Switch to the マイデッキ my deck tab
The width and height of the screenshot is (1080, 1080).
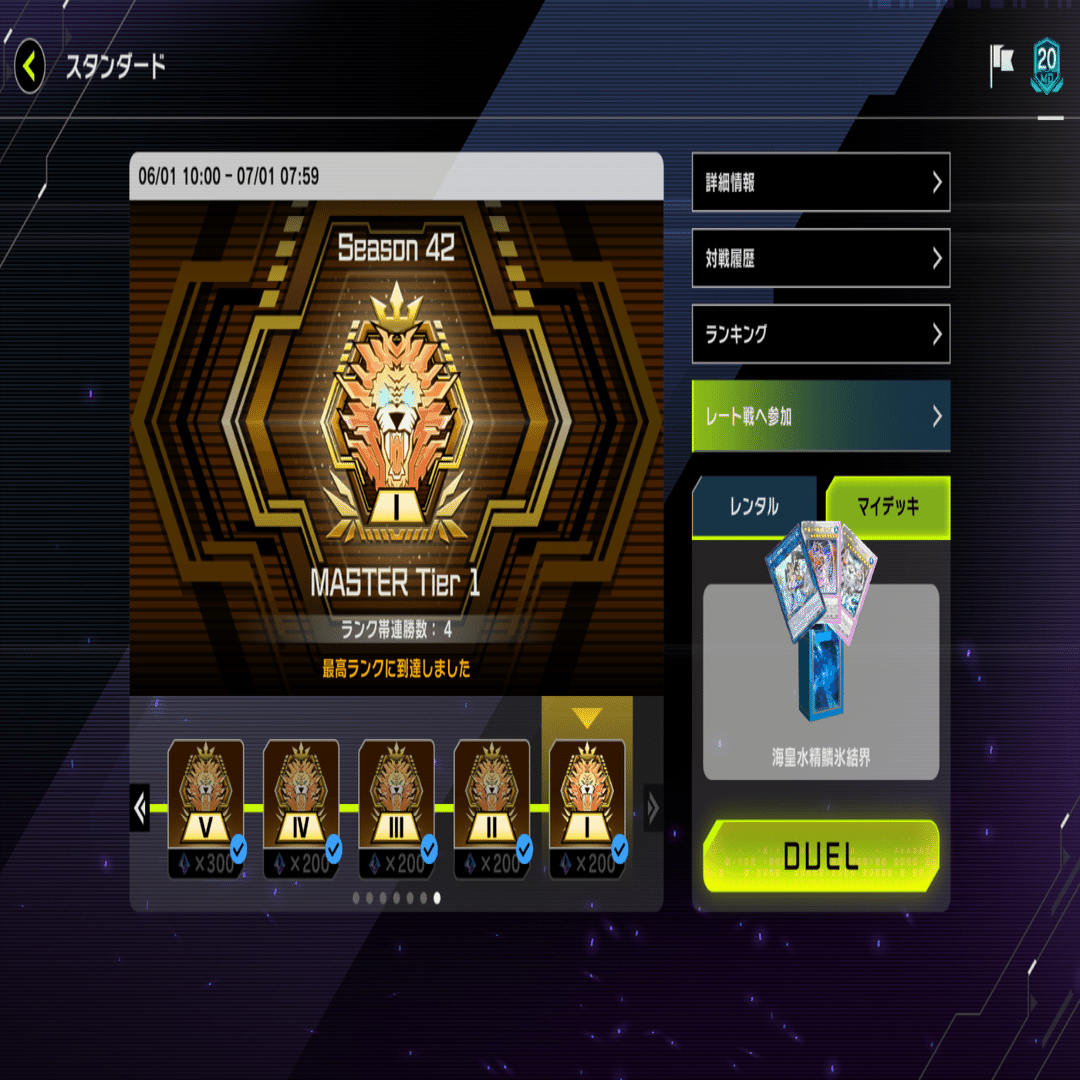(887, 507)
